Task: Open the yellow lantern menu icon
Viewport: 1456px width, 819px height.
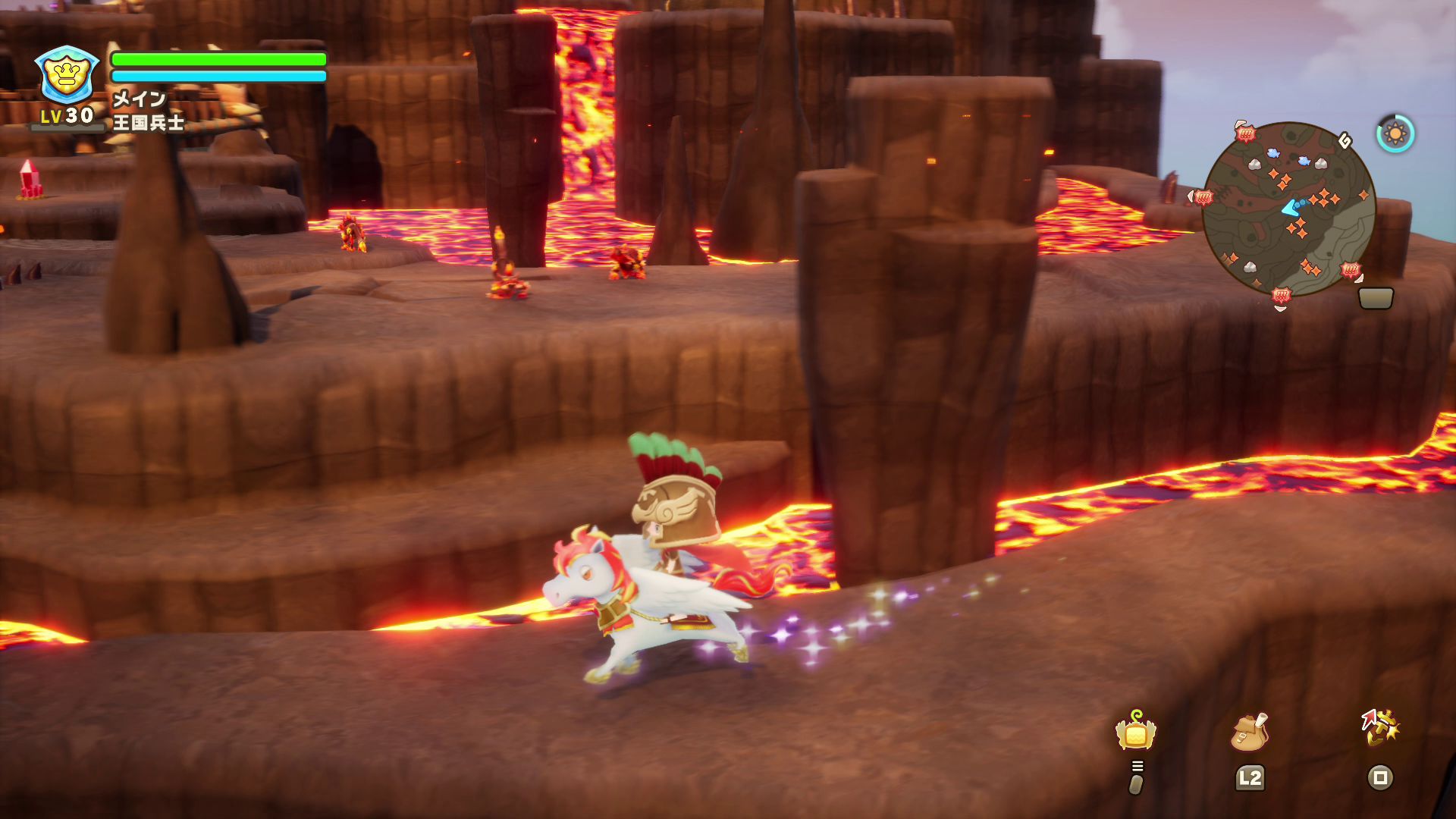Action: pos(1135,731)
